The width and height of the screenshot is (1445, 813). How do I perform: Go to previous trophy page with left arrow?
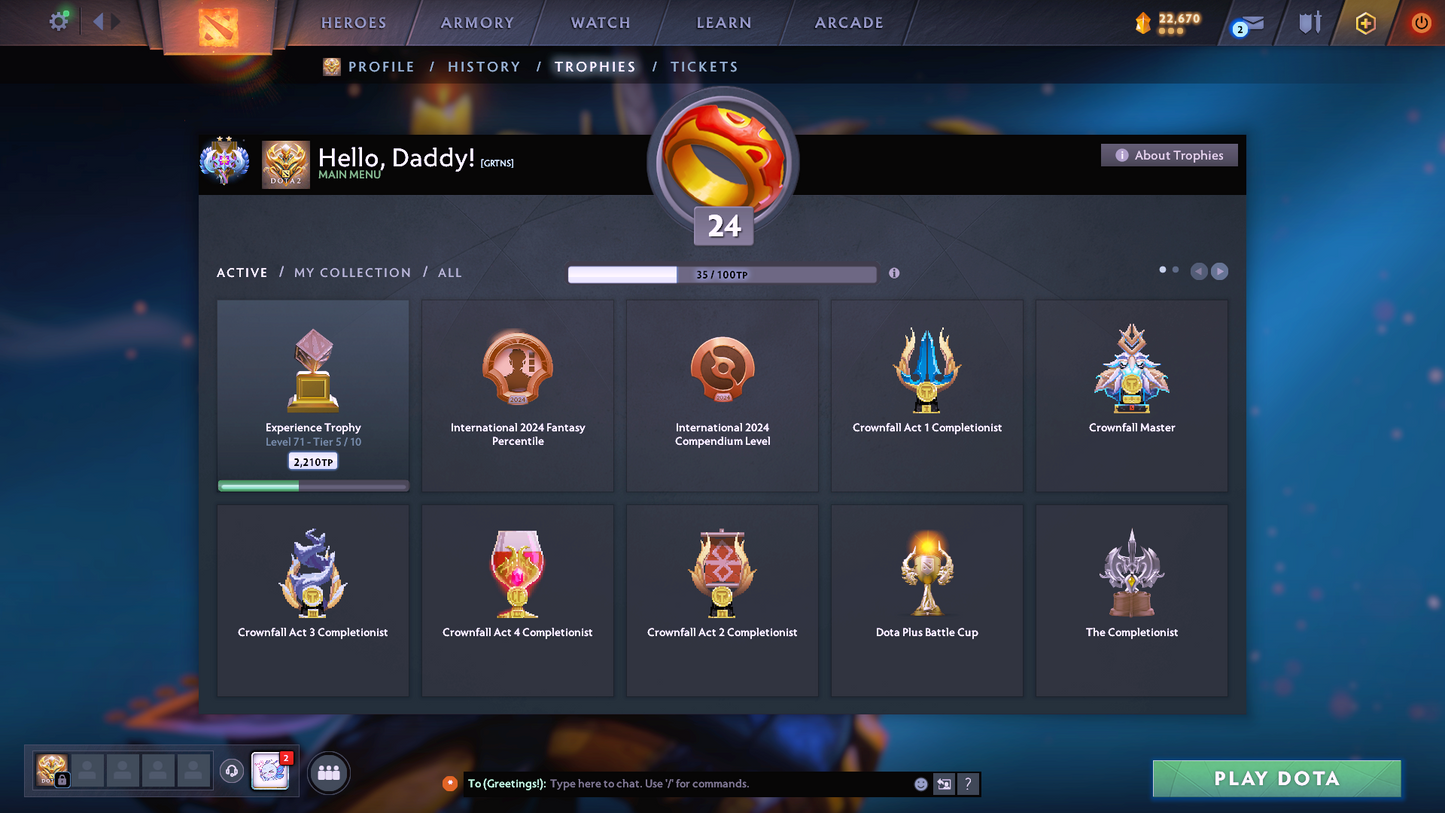coord(1199,271)
